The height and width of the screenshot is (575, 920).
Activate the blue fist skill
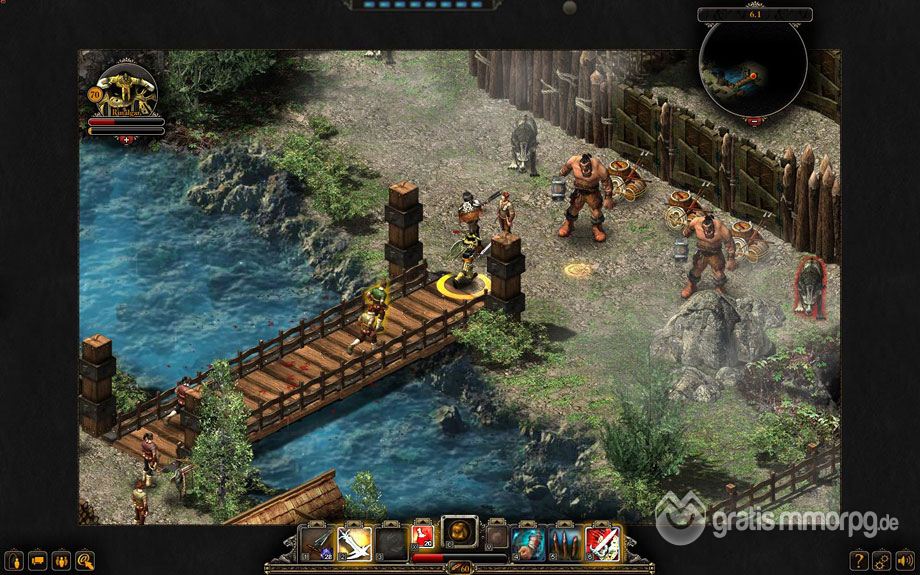point(530,542)
